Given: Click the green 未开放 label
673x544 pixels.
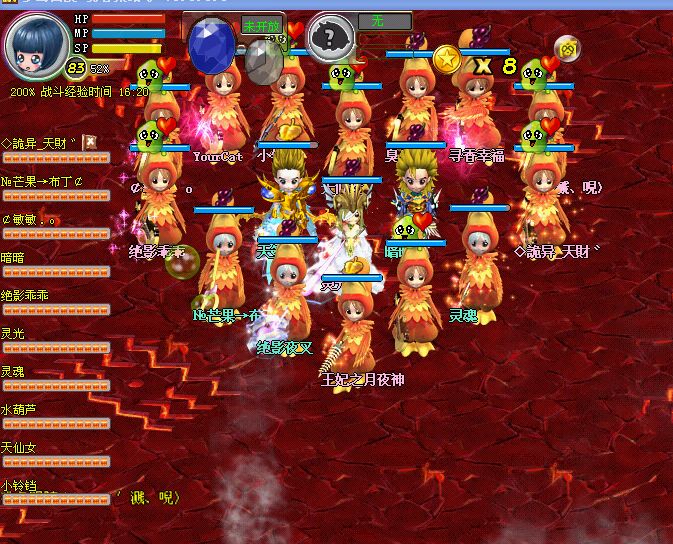Looking at the screenshot, I should (x=261, y=25).
